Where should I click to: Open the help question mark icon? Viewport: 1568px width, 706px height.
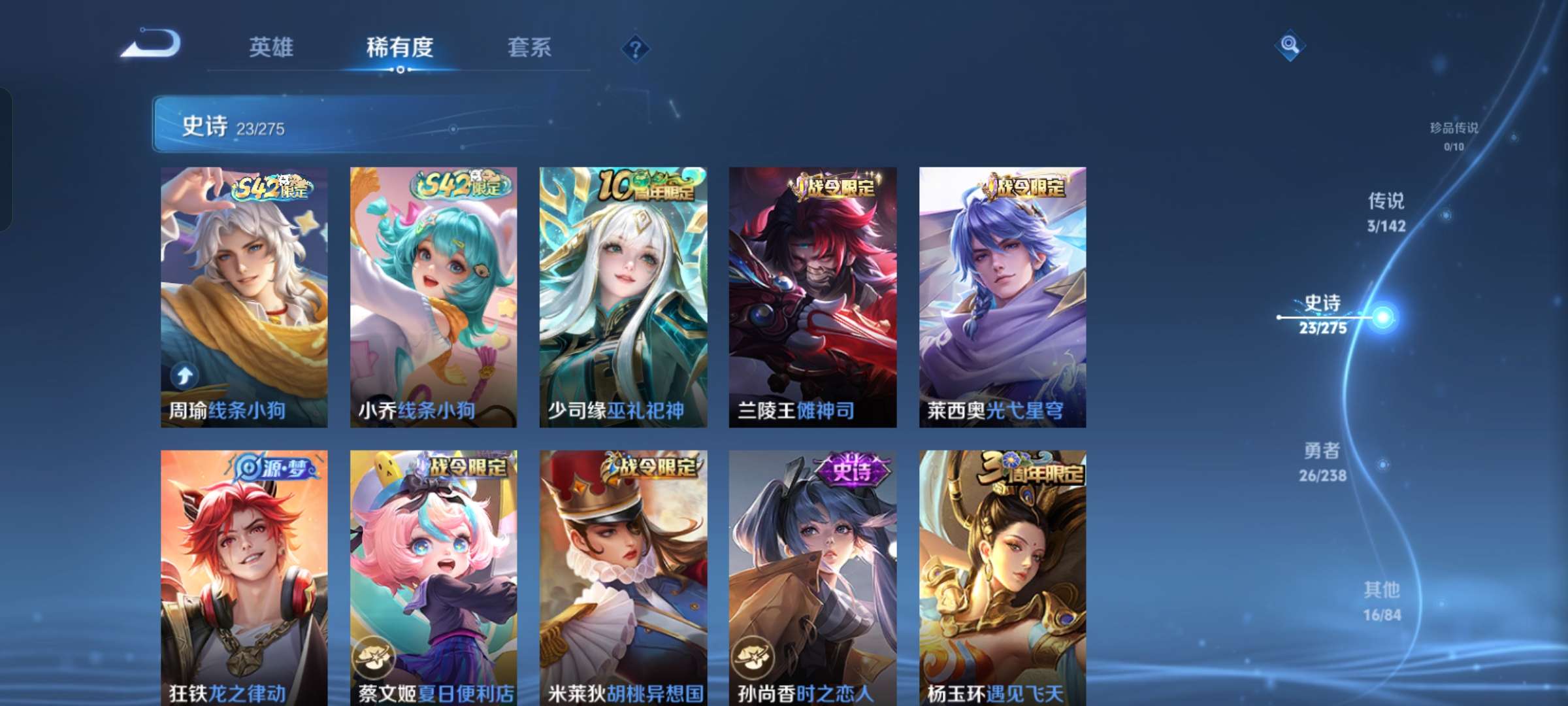[x=634, y=48]
